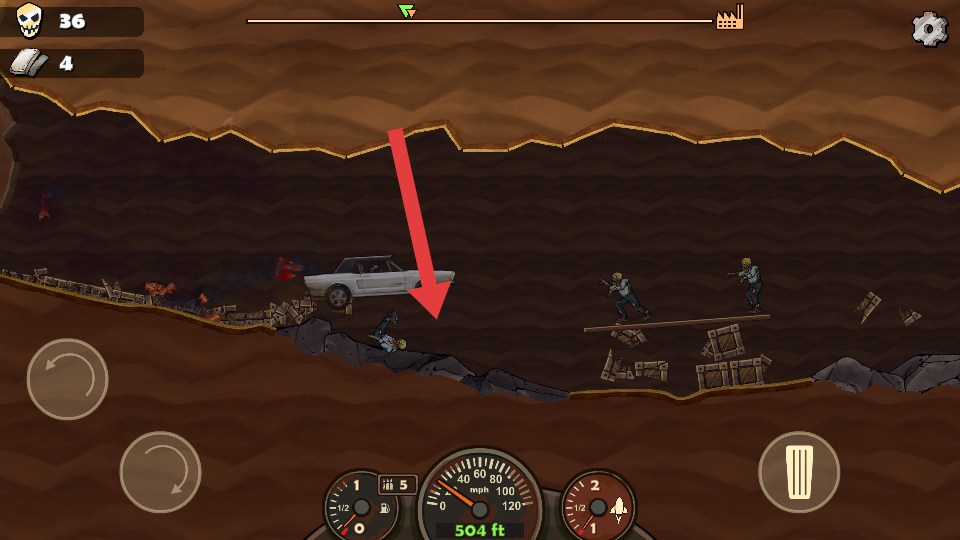Tap the clockwise tilt forward button

(x=160, y=471)
